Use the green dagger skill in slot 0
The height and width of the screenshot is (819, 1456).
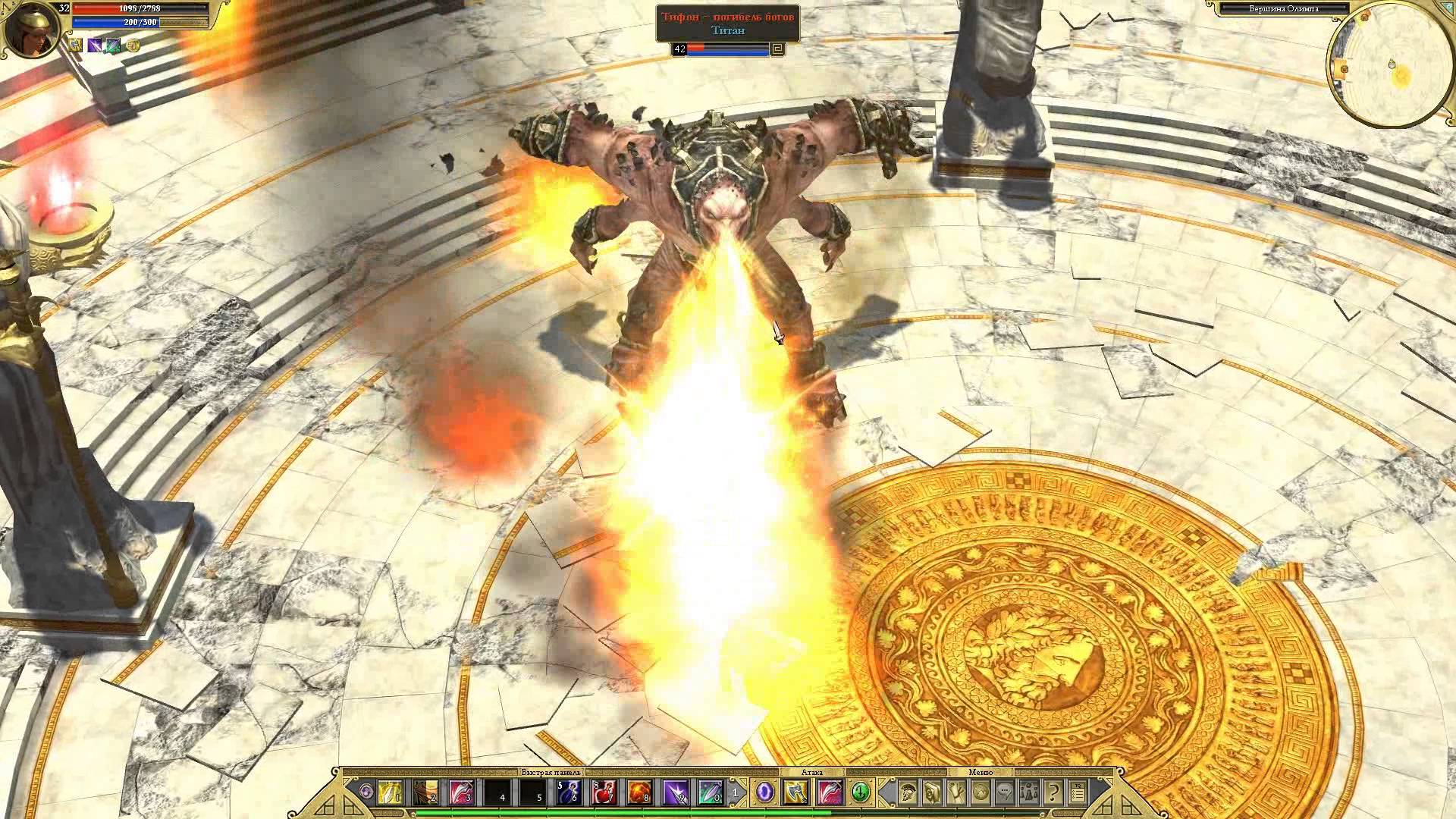(711, 793)
